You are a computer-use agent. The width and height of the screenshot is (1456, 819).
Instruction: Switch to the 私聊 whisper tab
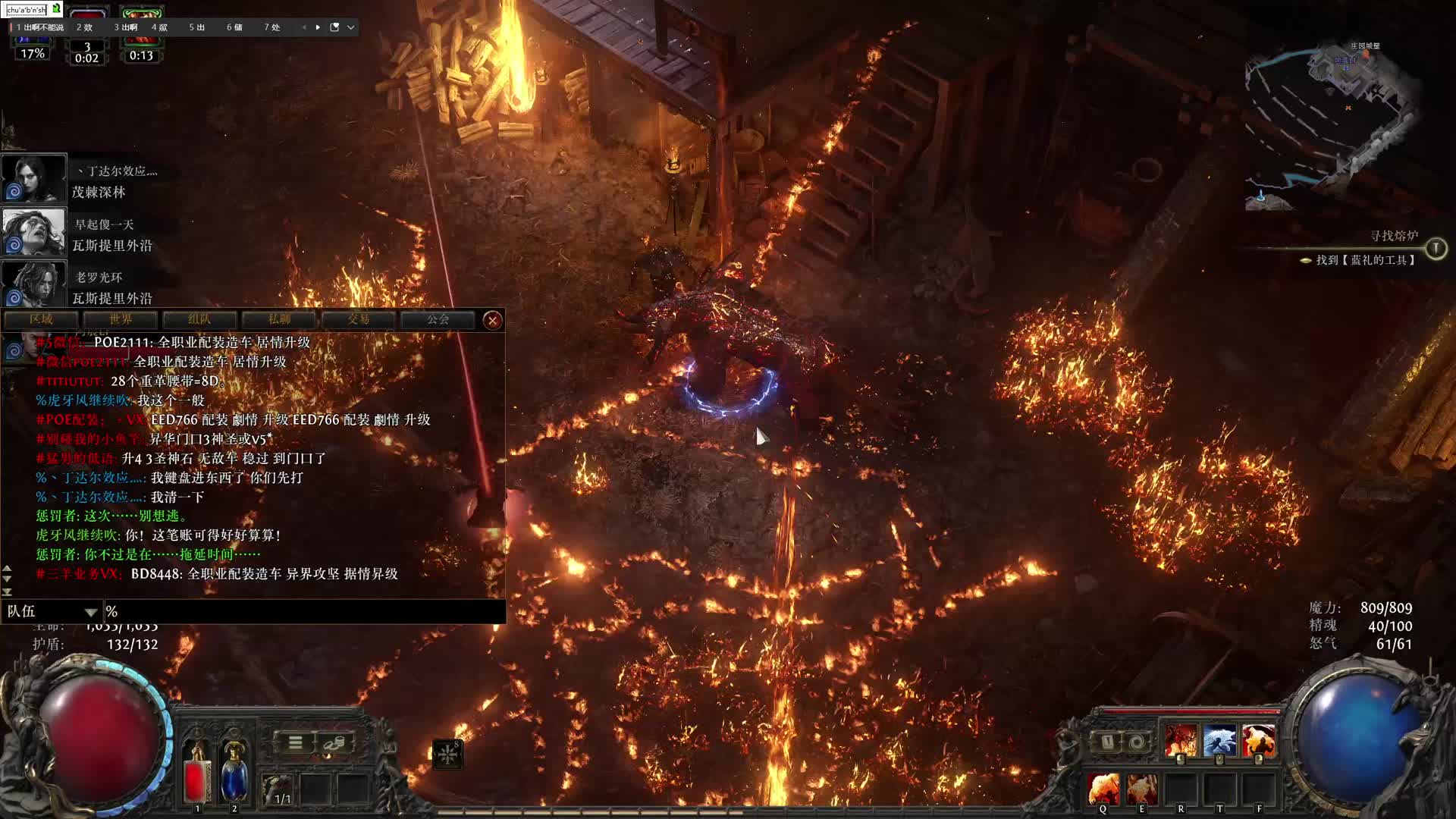[x=279, y=320]
